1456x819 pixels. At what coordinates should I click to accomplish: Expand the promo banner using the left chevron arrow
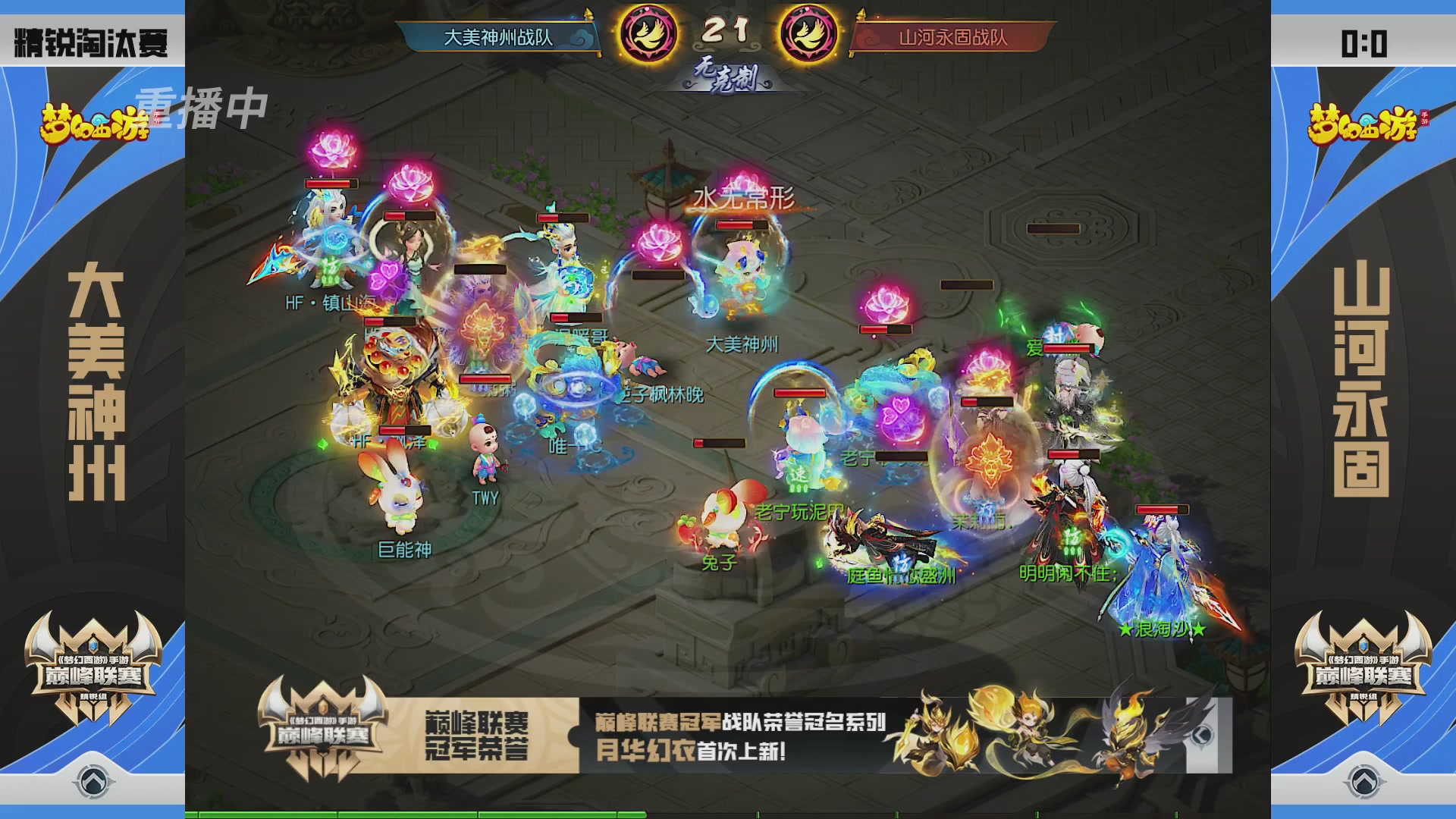tap(1202, 733)
